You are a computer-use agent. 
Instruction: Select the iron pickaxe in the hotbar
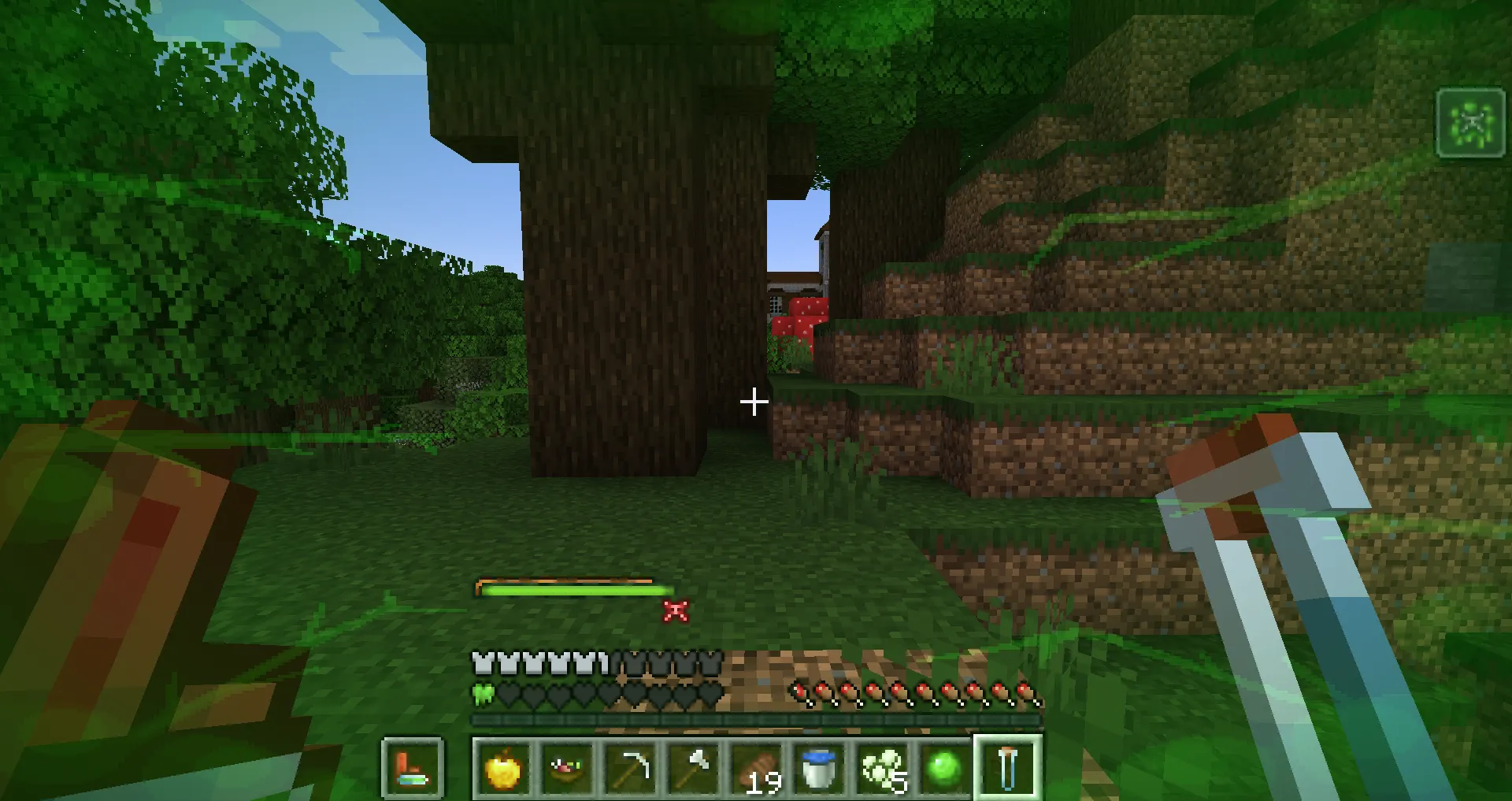630,768
